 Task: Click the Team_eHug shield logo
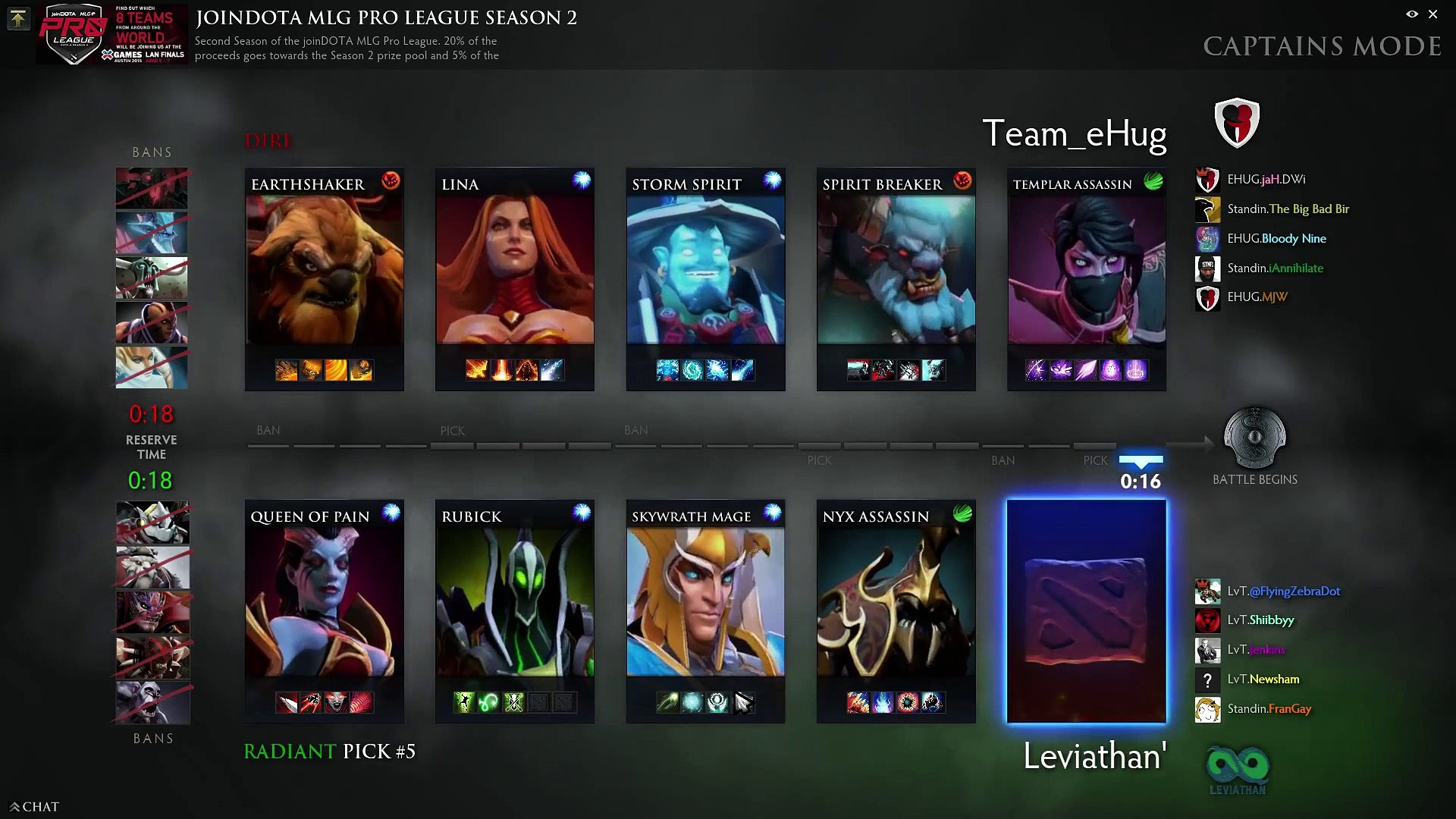(x=1237, y=122)
